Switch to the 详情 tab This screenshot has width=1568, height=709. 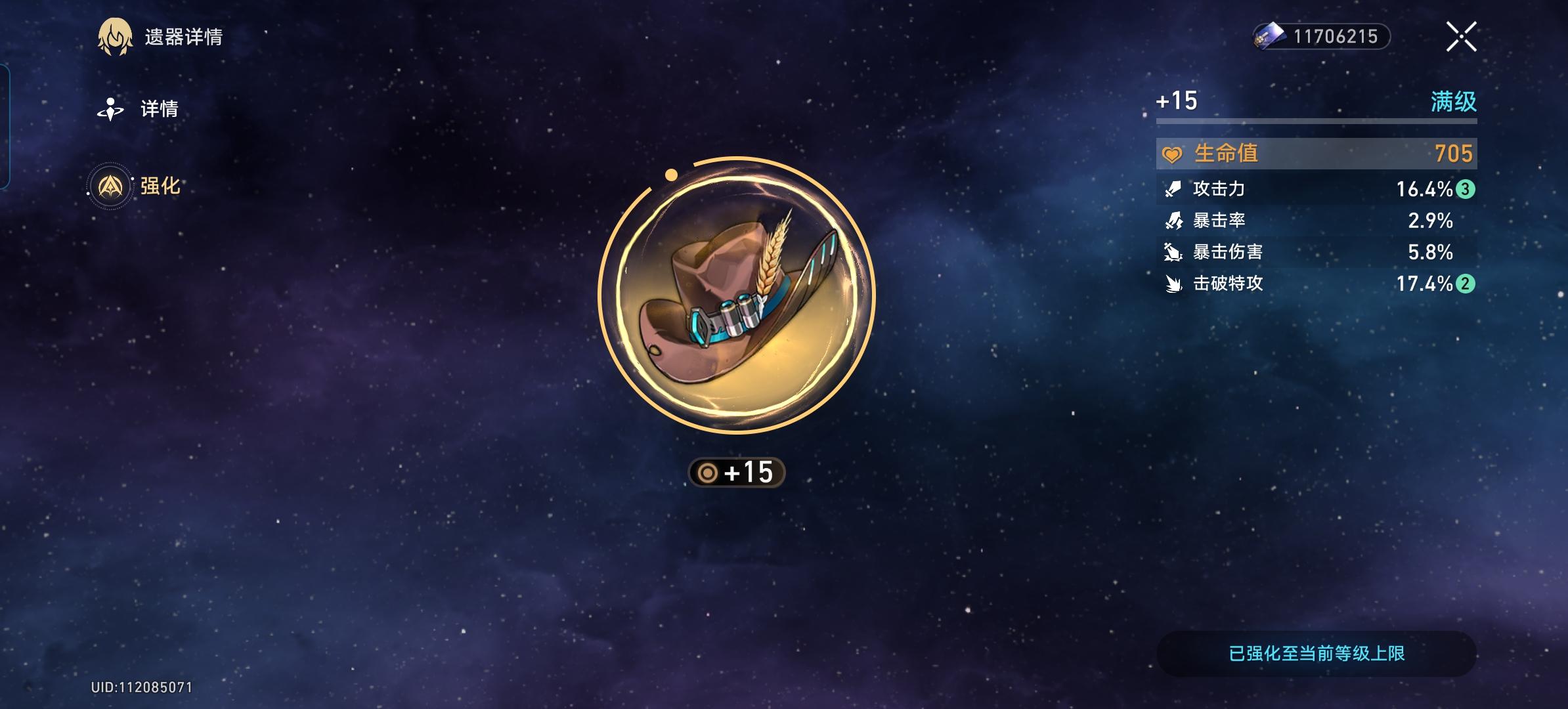click(x=160, y=109)
